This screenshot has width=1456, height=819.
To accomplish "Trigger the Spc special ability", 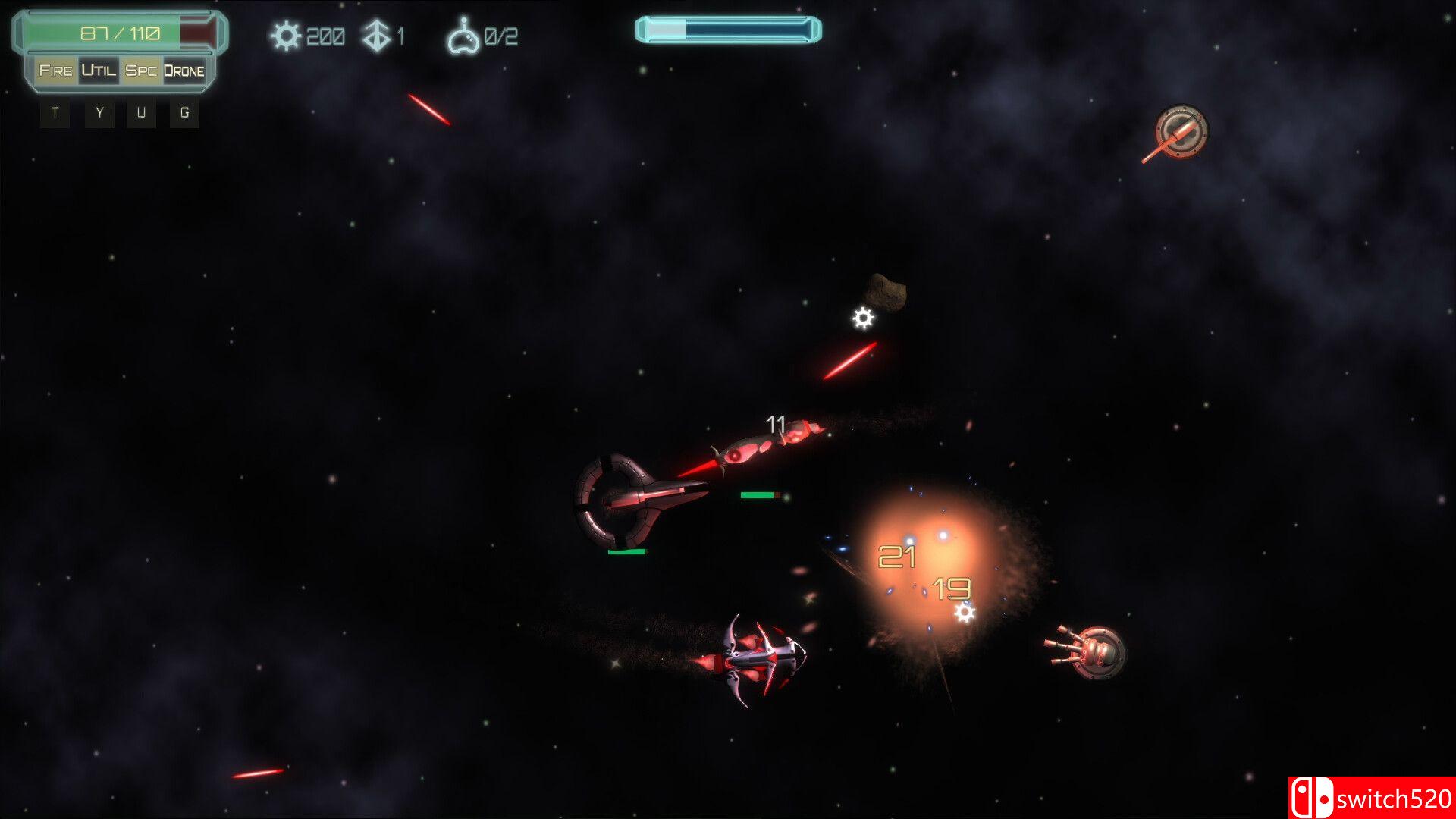I will (141, 71).
